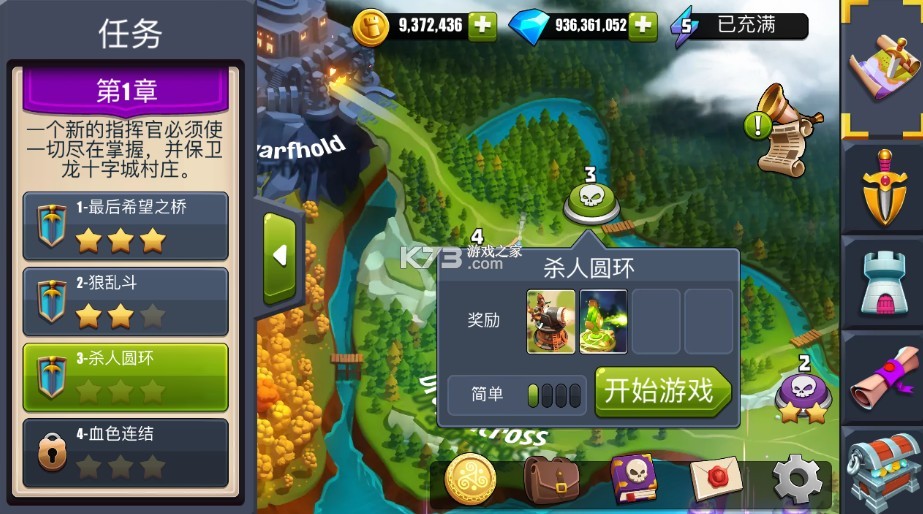Click the gold triskelion coin button
Screen dimensions: 923x514
pos(470,481)
